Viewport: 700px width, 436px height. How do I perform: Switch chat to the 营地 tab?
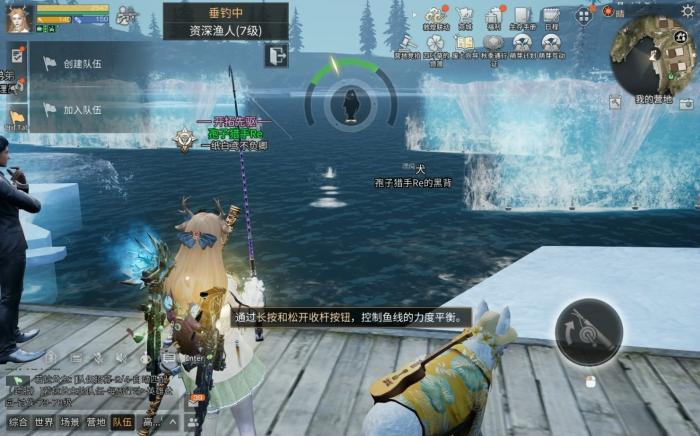pos(97,423)
